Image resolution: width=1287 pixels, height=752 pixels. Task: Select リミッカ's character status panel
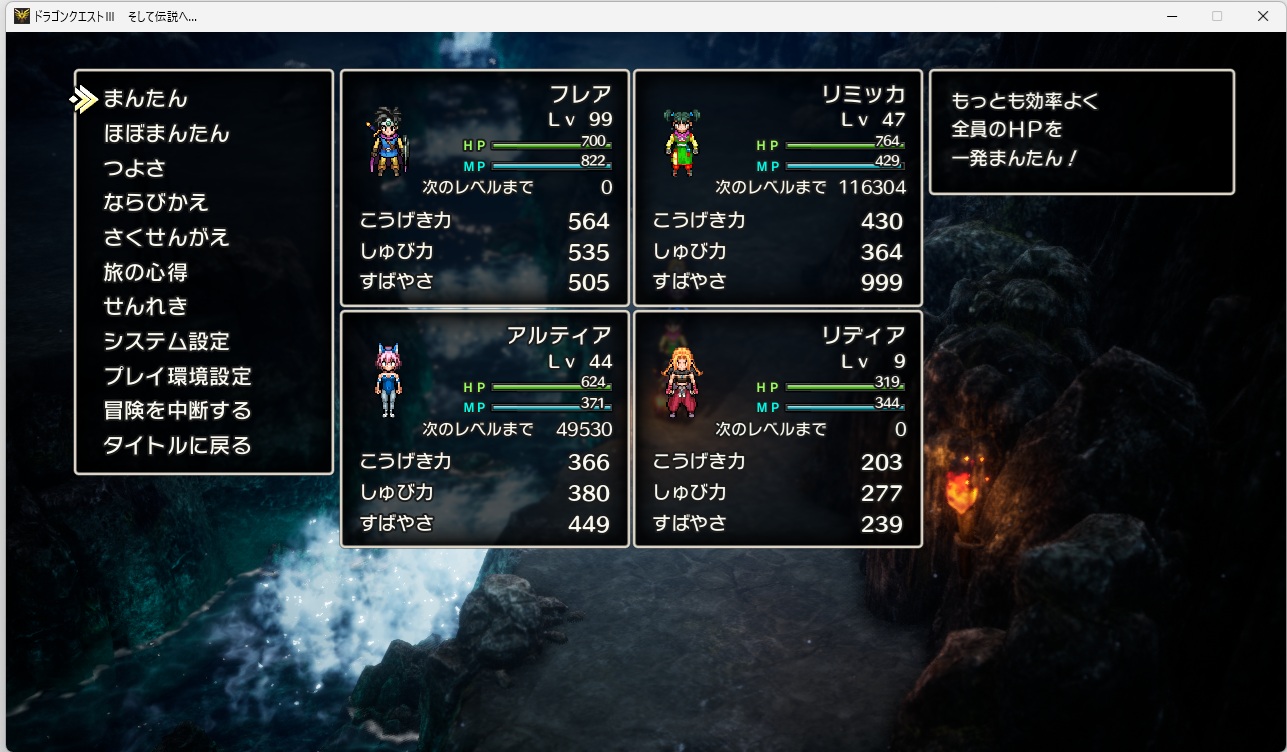[778, 188]
